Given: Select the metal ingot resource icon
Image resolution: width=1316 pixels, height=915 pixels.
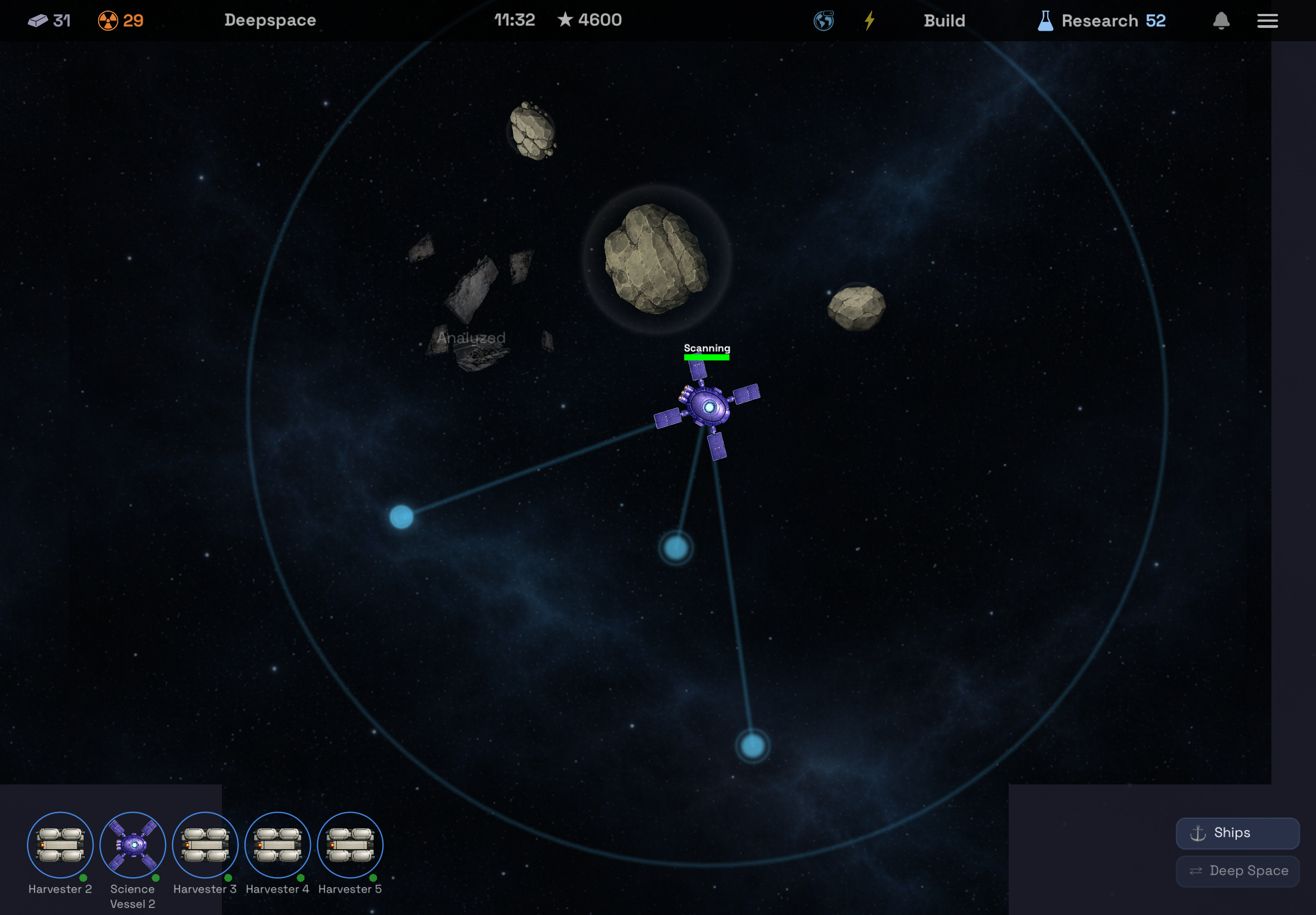Looking at the screenshot, I should [38, 21].
